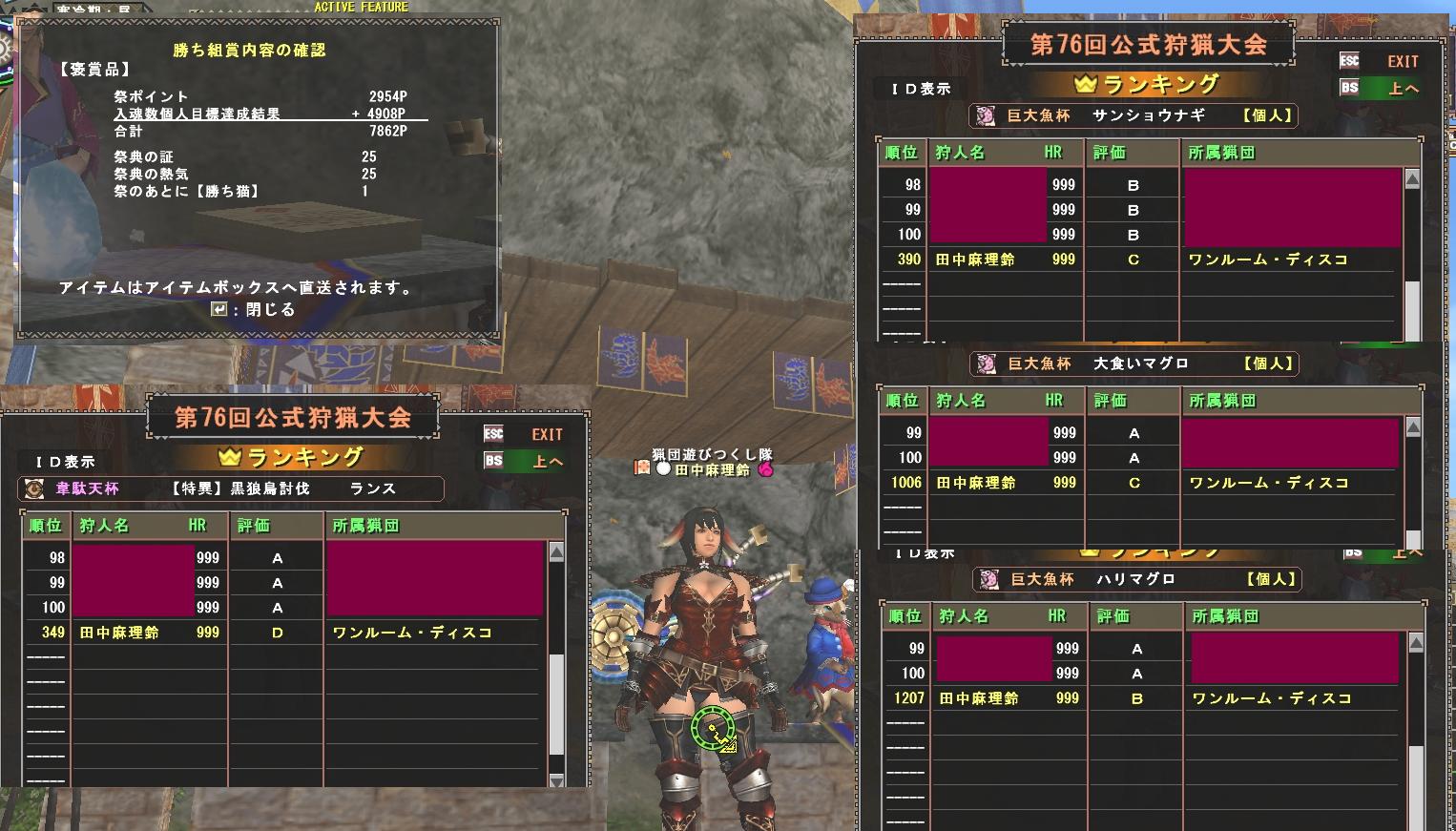Click the down arrow of the 韋駄天杯 list scrollbar
1456x831 pixels.
(557, 780)
